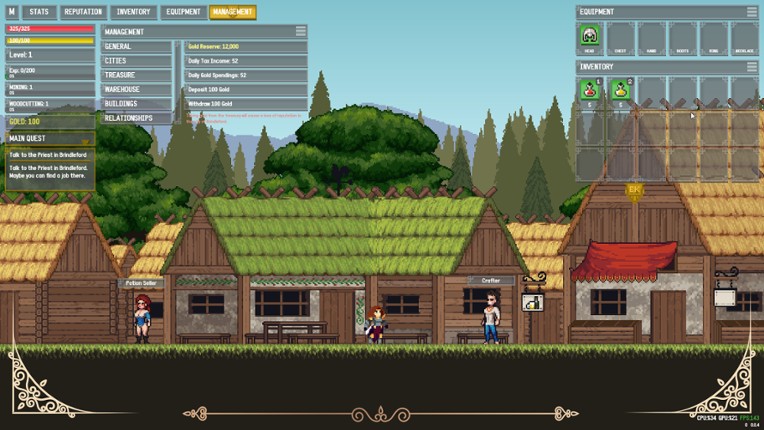This screenshot has height=430, width=764.
Task: Click the Main Quest tracker header
Action: pos(50,138)
